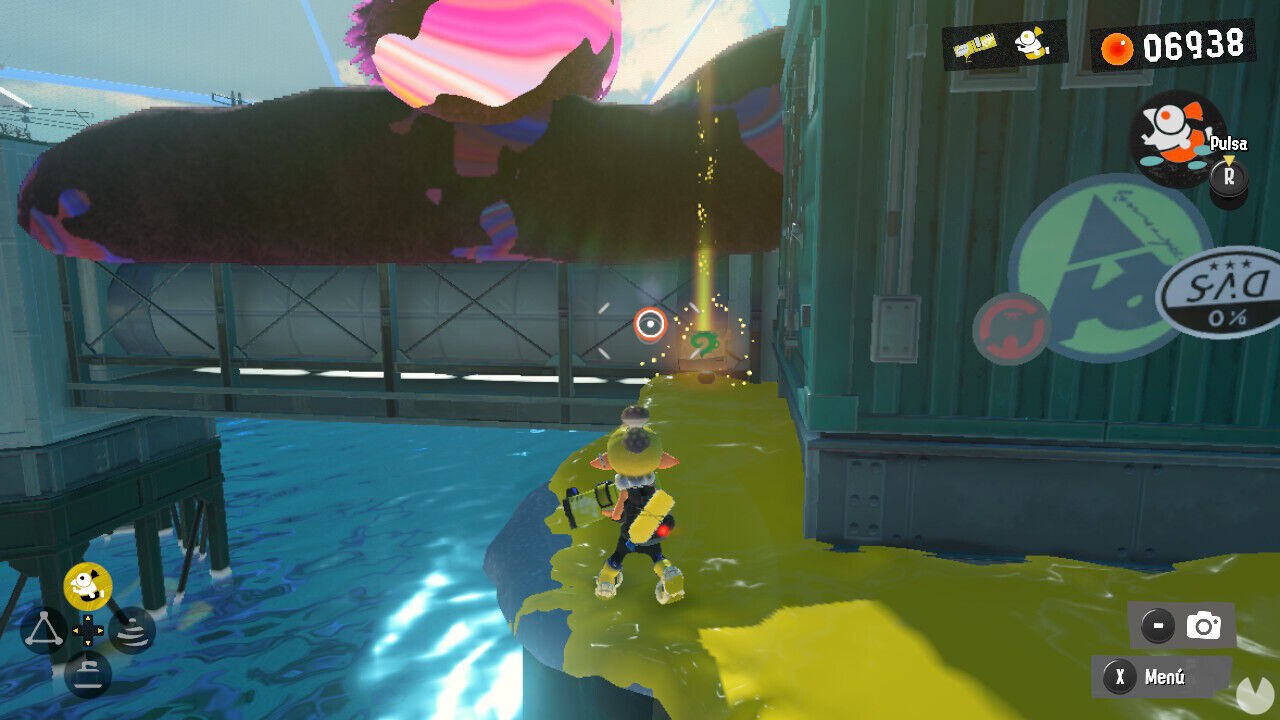Expand the up arrow on the d-pad
Image resolution: width=1280 pixels, height=720 pixels.
coord(88,618)
